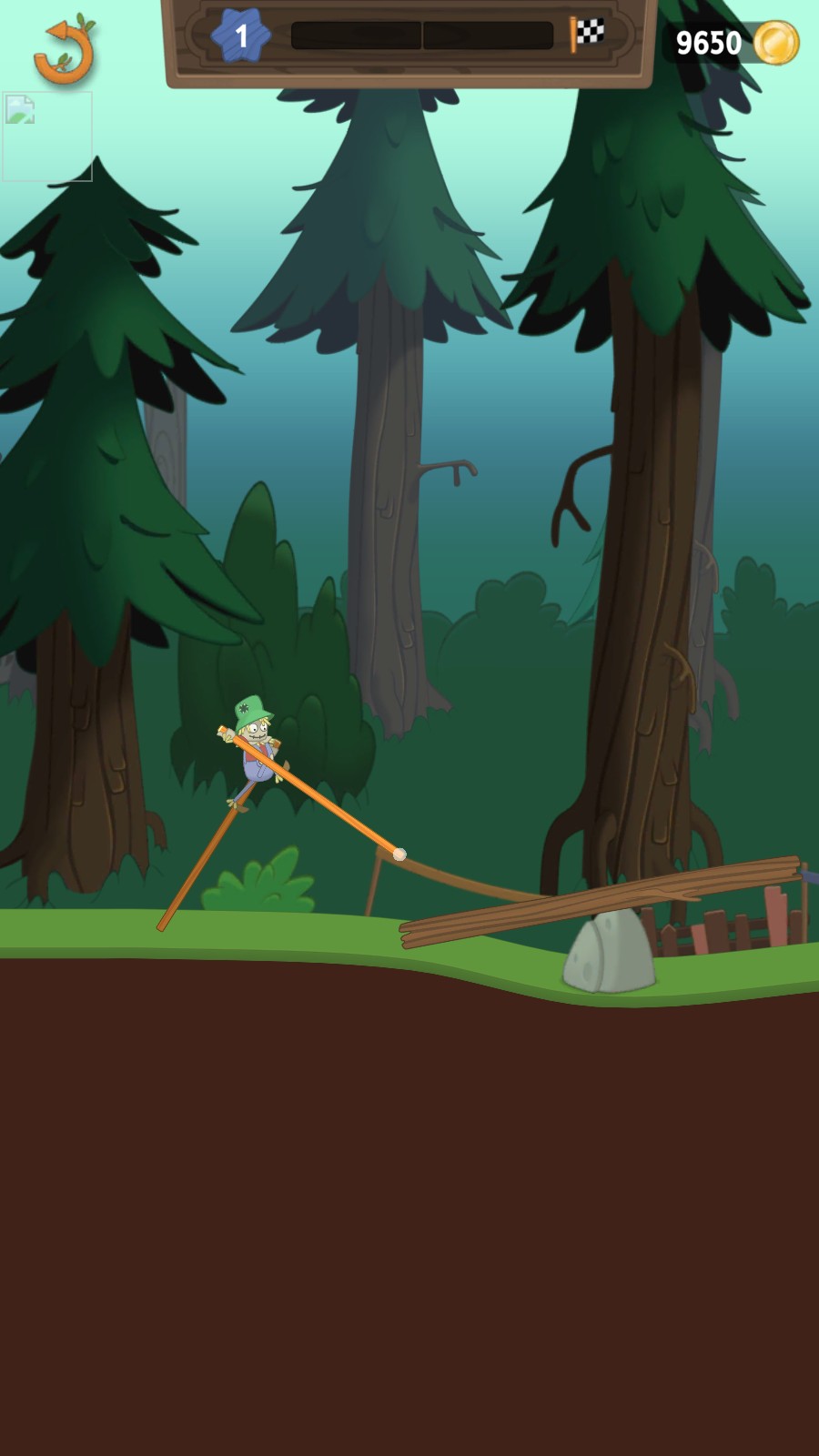The image size is (819, 1456).
Task: Click the broken image thumbnail placeholder
Action: click(46, 136)
